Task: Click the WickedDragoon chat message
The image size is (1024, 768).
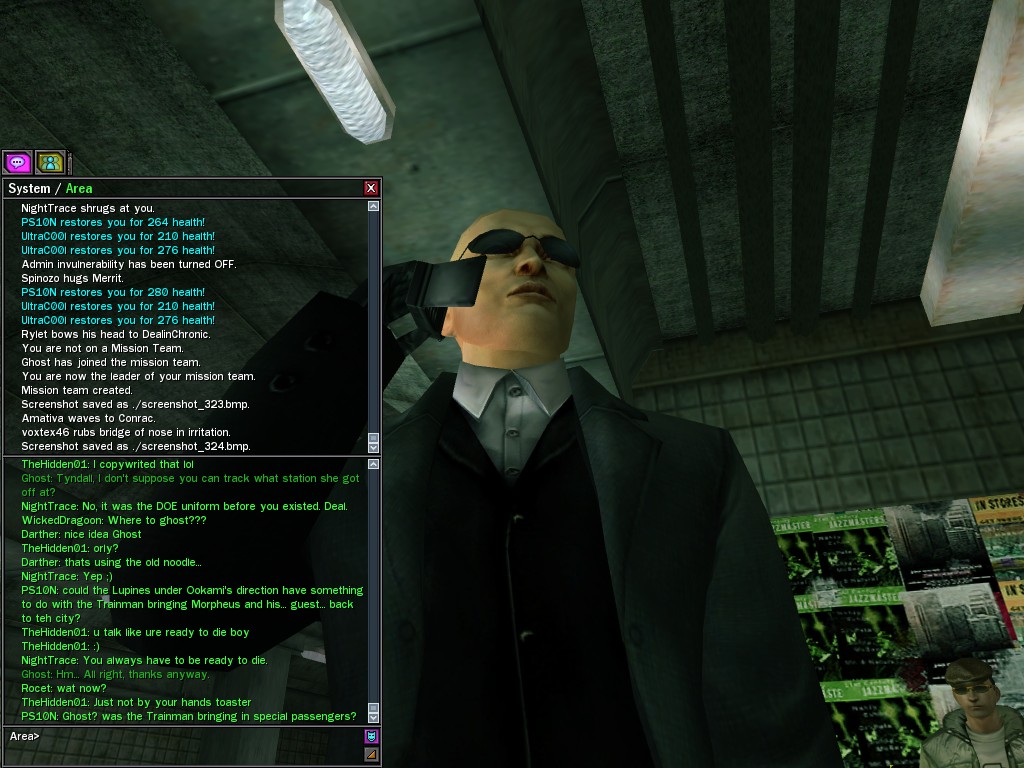Action: pyautogui.click(x=114, y=520)
